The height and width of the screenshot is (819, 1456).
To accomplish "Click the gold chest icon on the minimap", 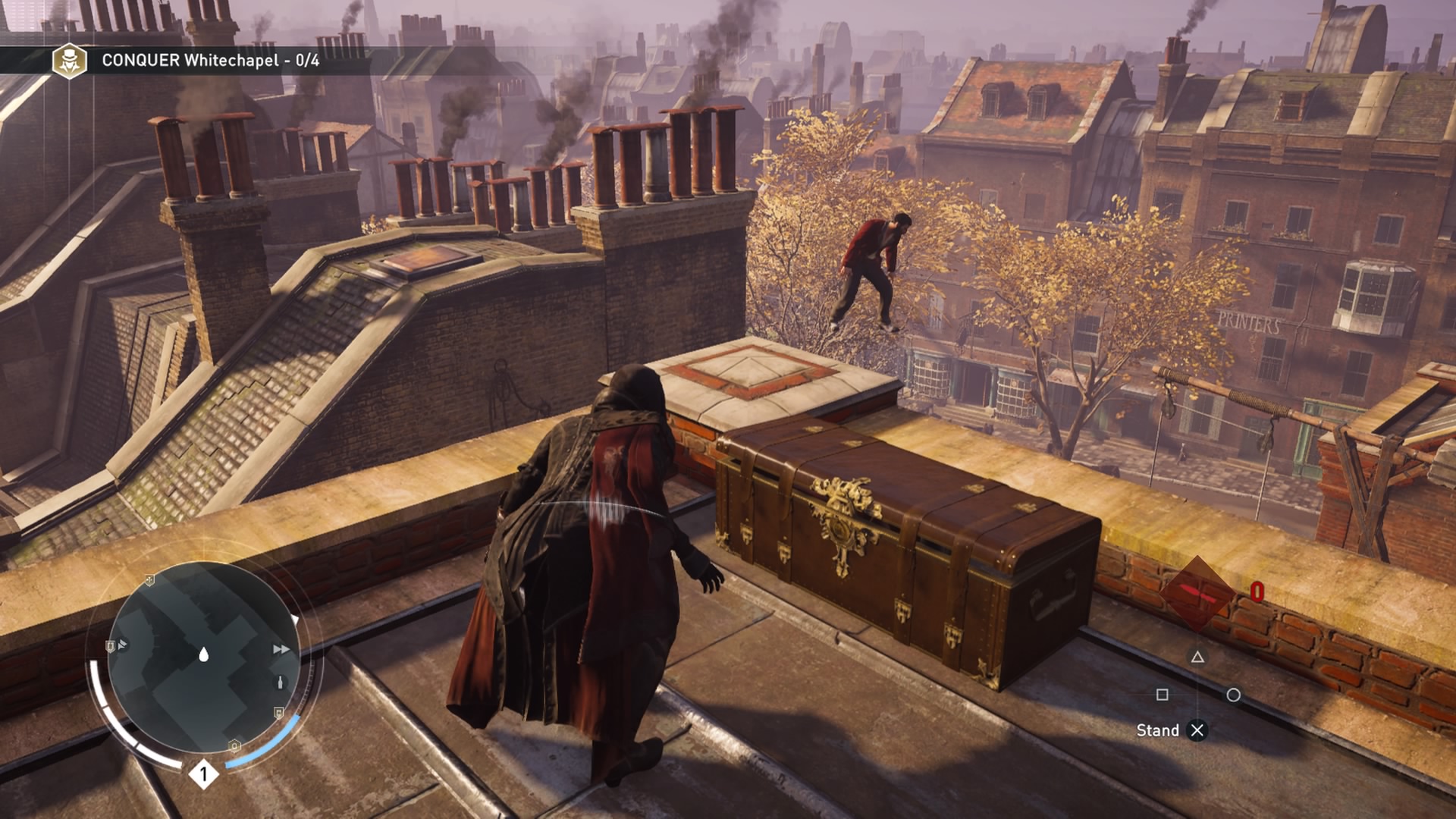I will (278, 713).
